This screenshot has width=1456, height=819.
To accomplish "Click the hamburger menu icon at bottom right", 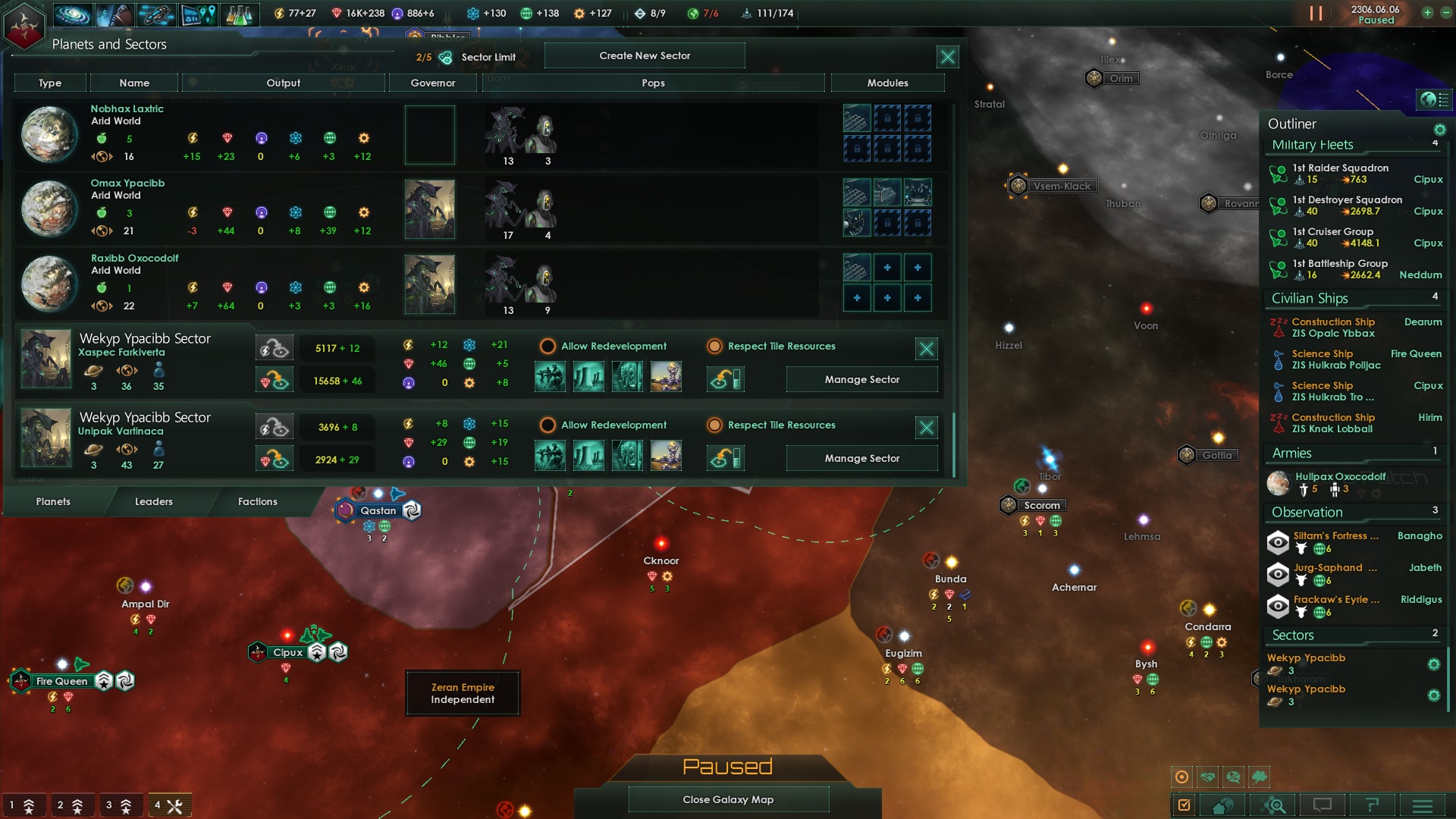I will point(1423,805).
